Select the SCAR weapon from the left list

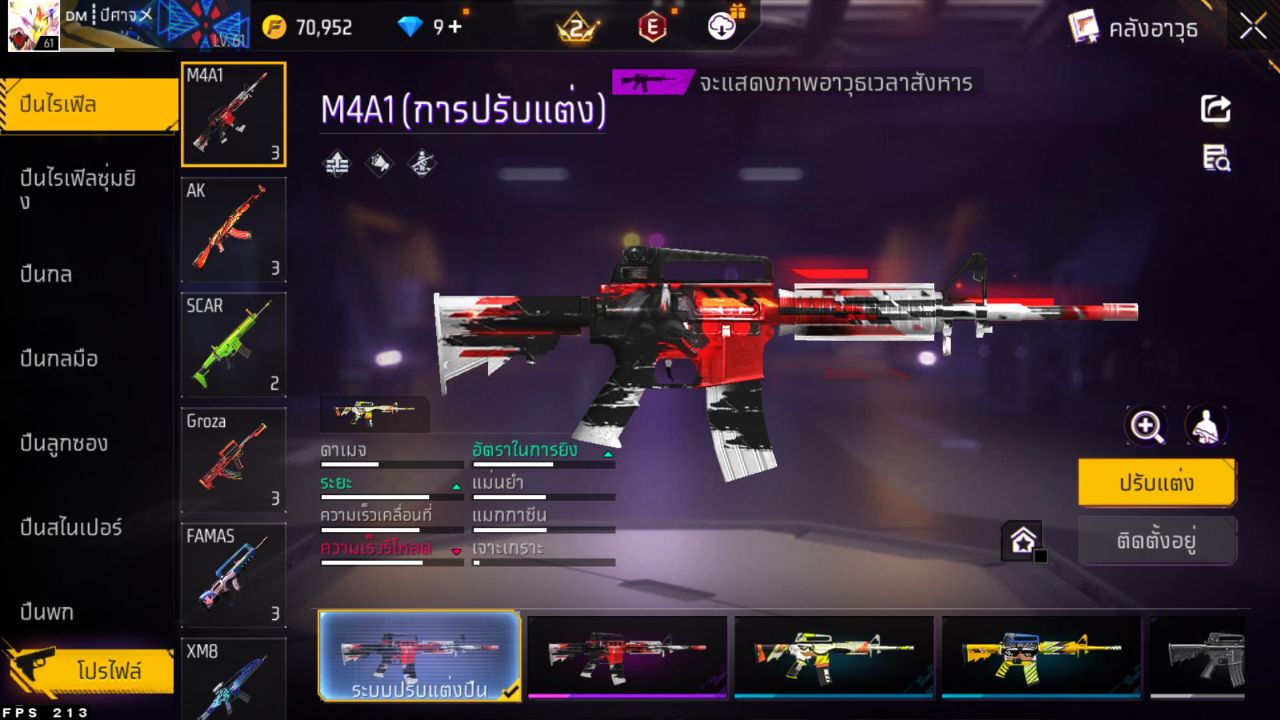tap(233, 345)
